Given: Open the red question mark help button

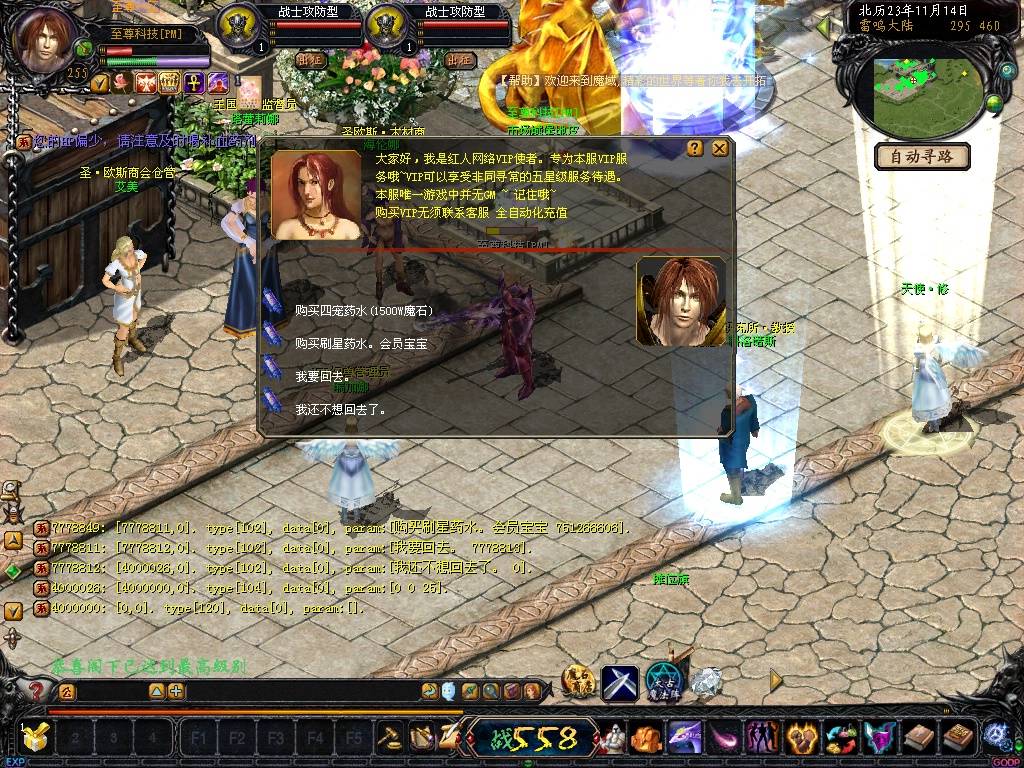Looking at the screenshot, I should pos(37,690).
